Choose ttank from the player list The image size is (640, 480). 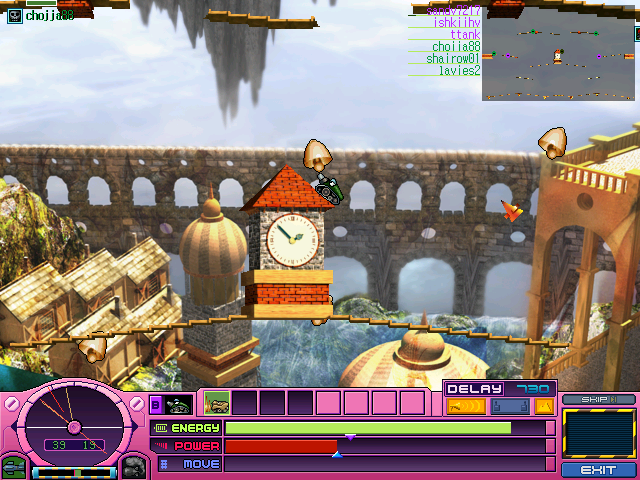465,35
